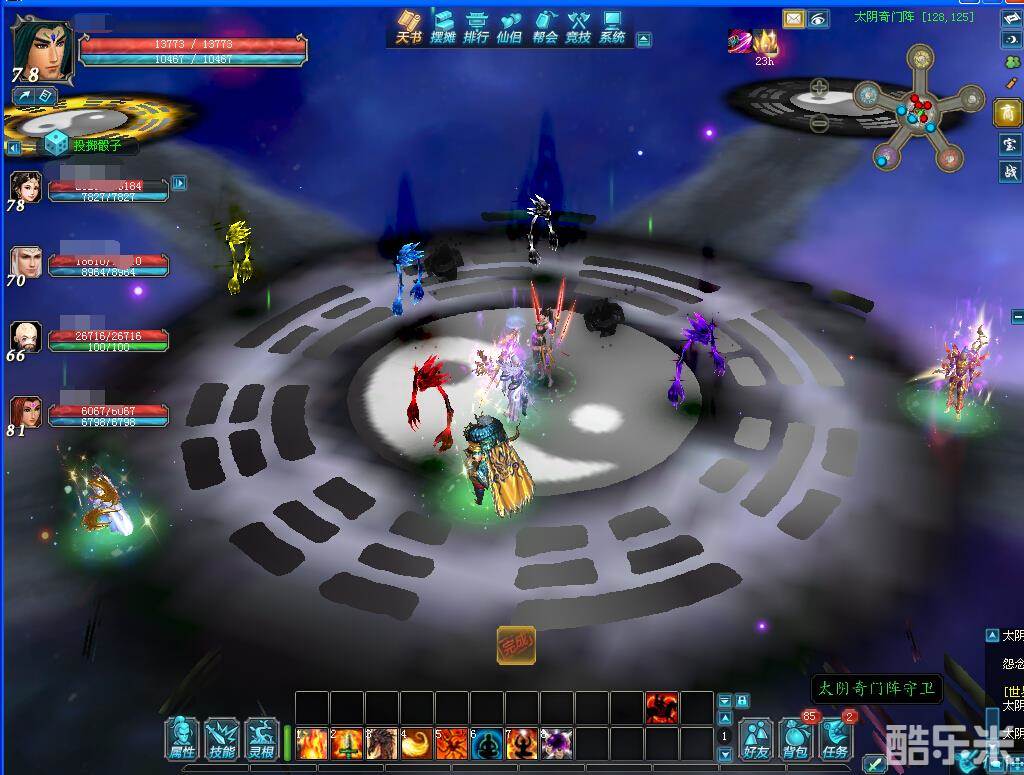Open the 属性 attributes panel
The height and width of the screenshot is (775, 1024).
(183, 738)
